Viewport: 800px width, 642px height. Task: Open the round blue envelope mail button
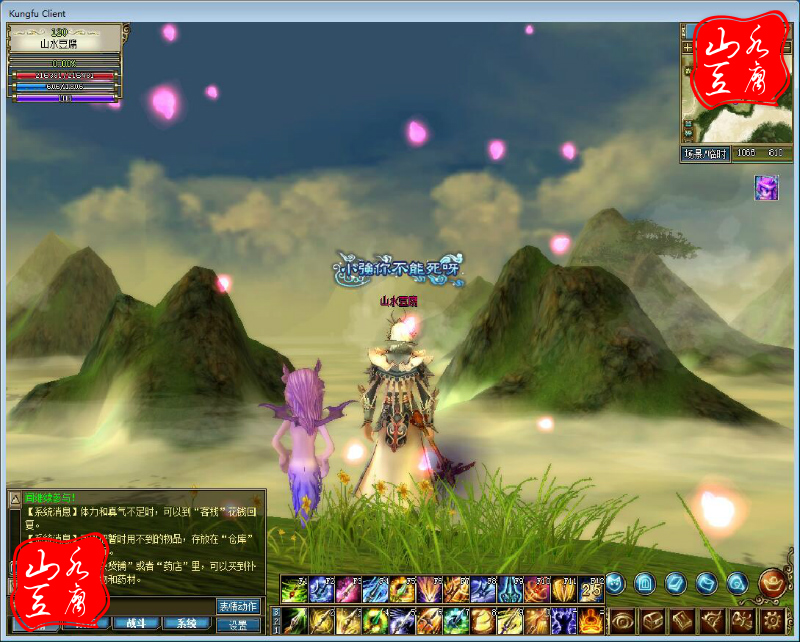(x=706, y=581)
